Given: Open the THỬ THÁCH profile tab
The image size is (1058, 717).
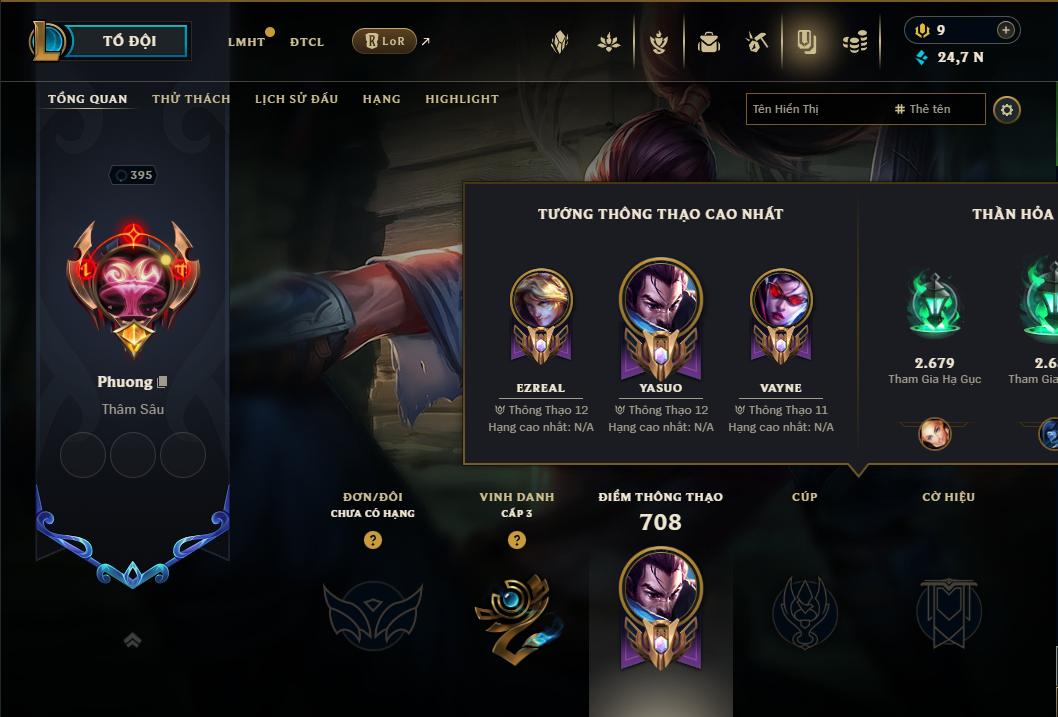Looking at the screenshot, I should click(x=191, y=99).
